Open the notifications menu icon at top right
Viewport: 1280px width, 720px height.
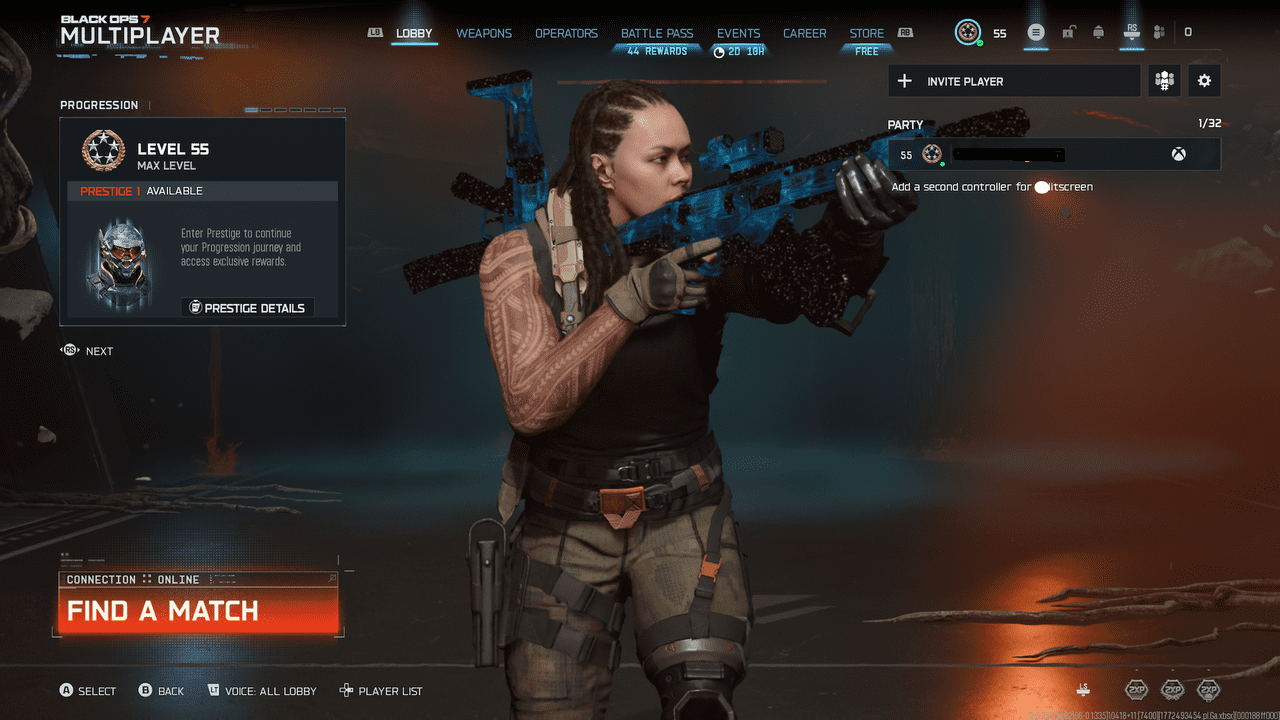click(1036, 32)
